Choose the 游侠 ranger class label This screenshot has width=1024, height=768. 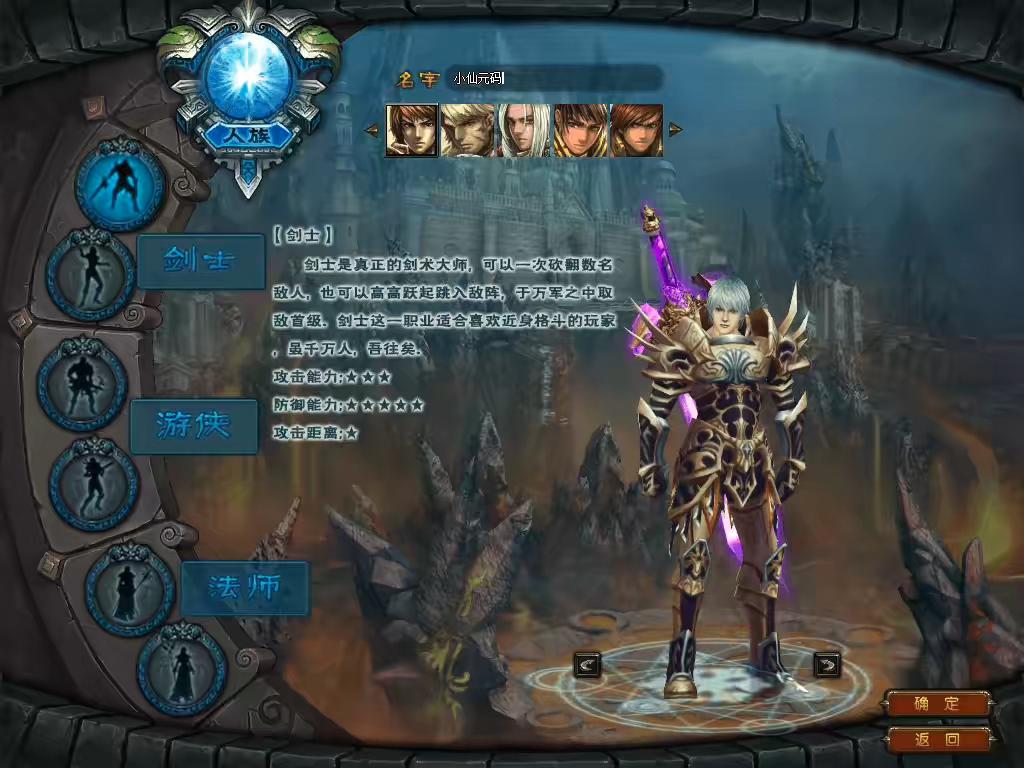click(194, 426)
